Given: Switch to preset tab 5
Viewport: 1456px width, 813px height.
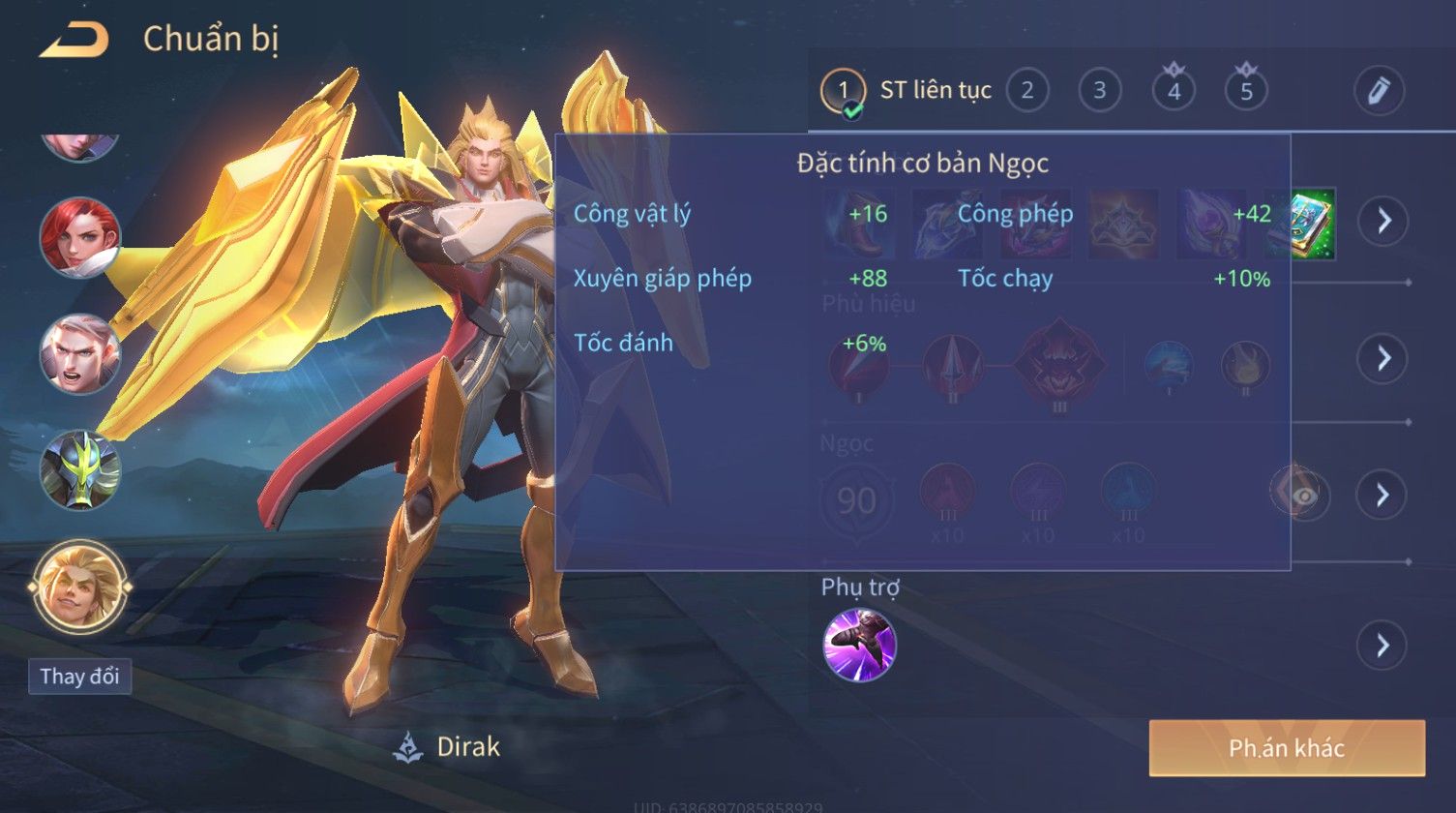Looking at the screenshot, I should (1246, 91).
